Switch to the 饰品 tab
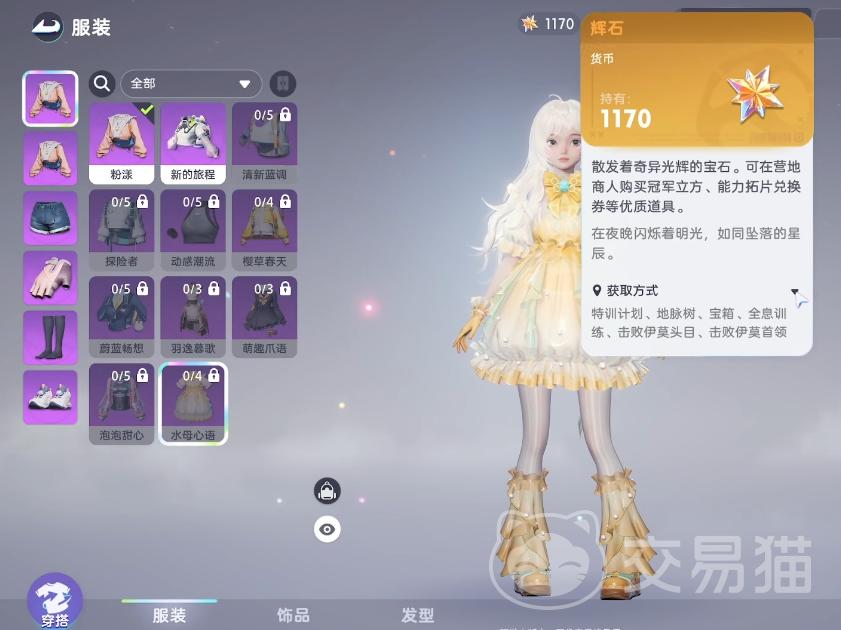The image size is (841, 630). tap(293, 615)
